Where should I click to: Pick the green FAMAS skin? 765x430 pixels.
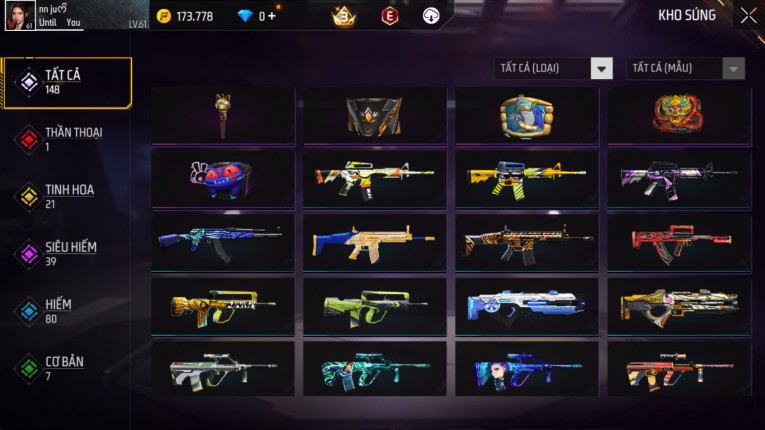(x=375, y=305)
